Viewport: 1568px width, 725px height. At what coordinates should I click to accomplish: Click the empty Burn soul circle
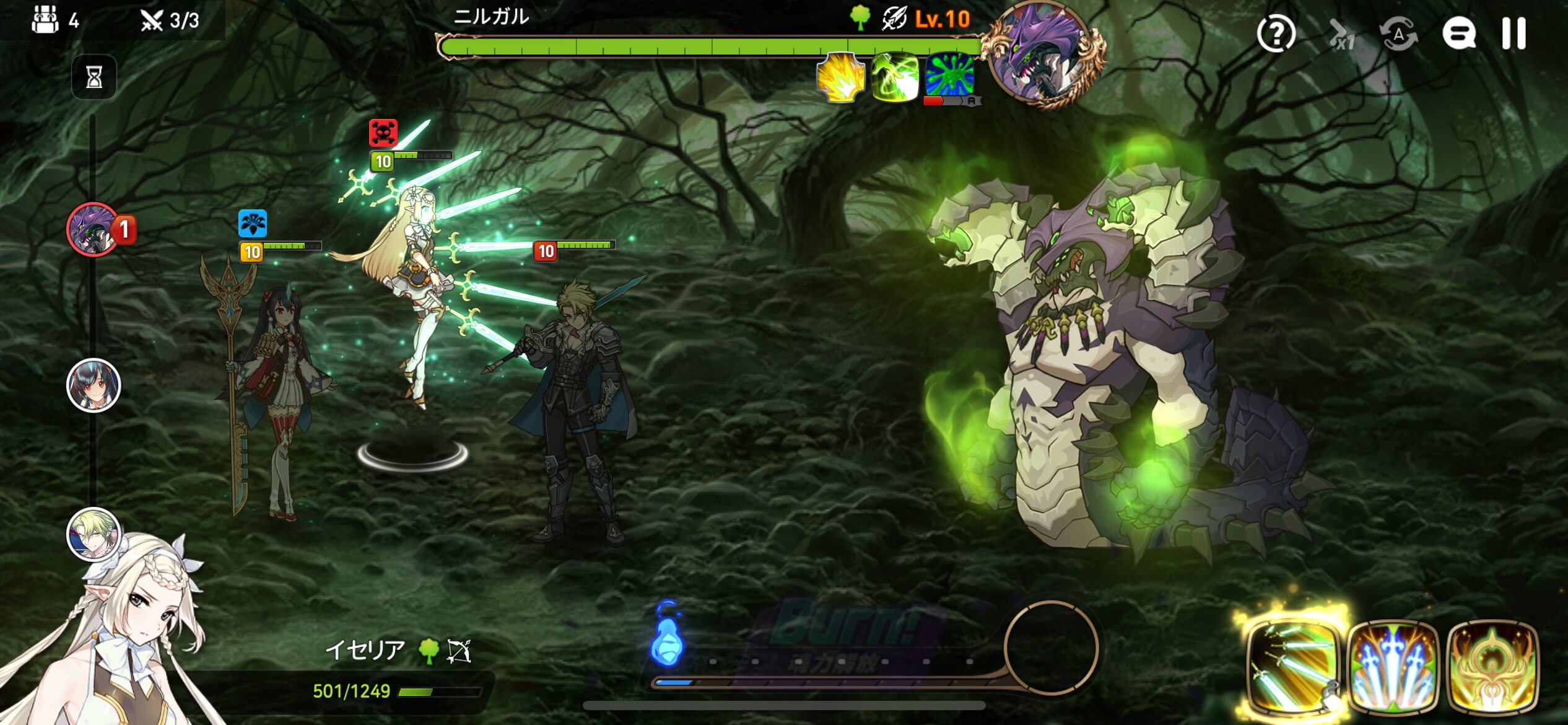1051,647
